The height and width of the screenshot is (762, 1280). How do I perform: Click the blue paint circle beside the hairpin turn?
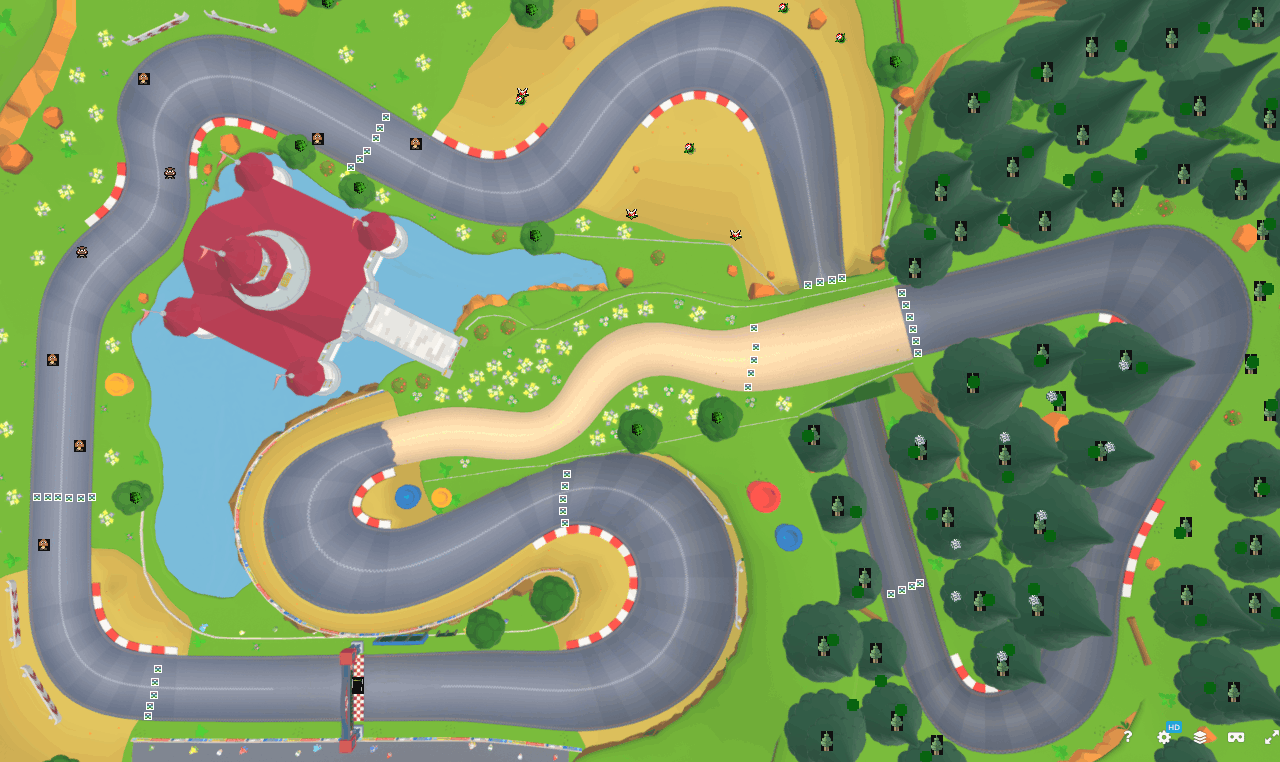tap(406, 496)
